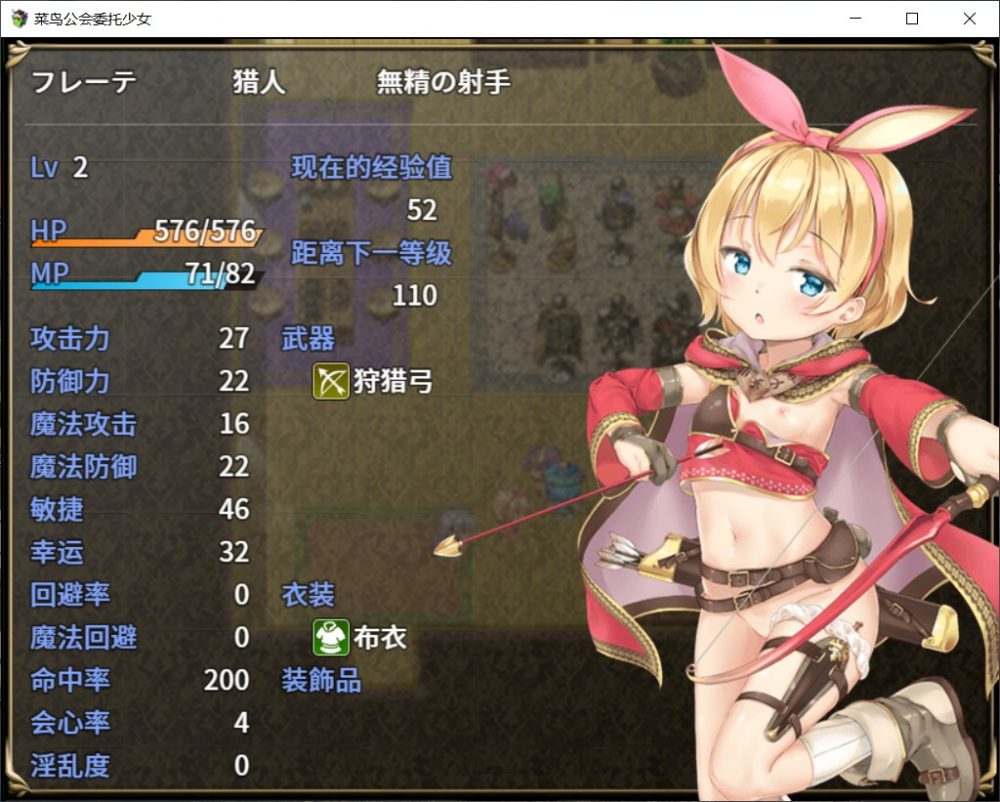Close the game window
This screenshot has width=1000, height=802.
[x=969, y=19]
